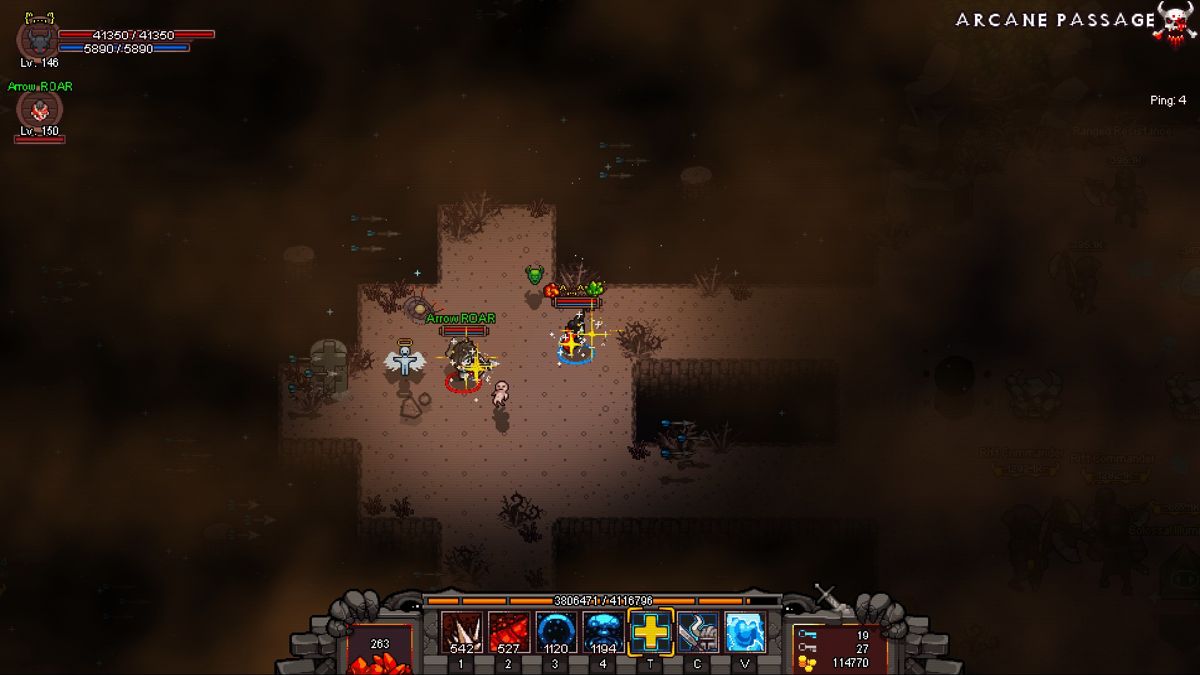Click the horned helmet player portrait
This screenshot has height=675, width=1200.
(x=38, y=39)
